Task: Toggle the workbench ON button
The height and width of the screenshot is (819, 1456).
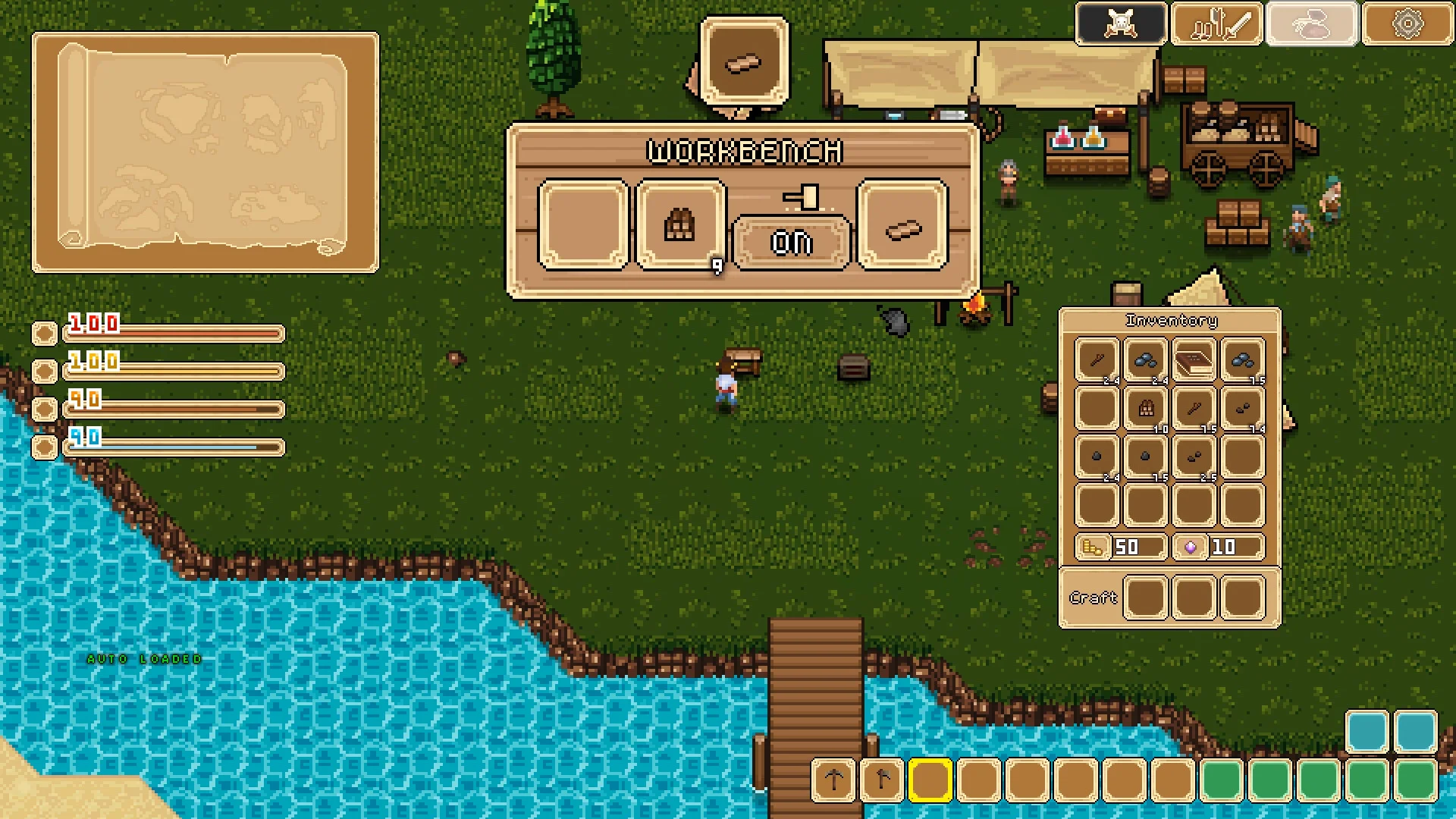Action: tap(792, 243)
